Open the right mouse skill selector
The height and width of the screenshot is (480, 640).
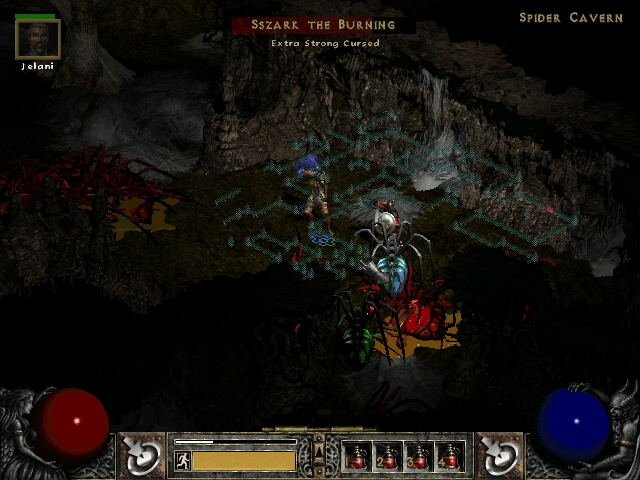point(497,456)
